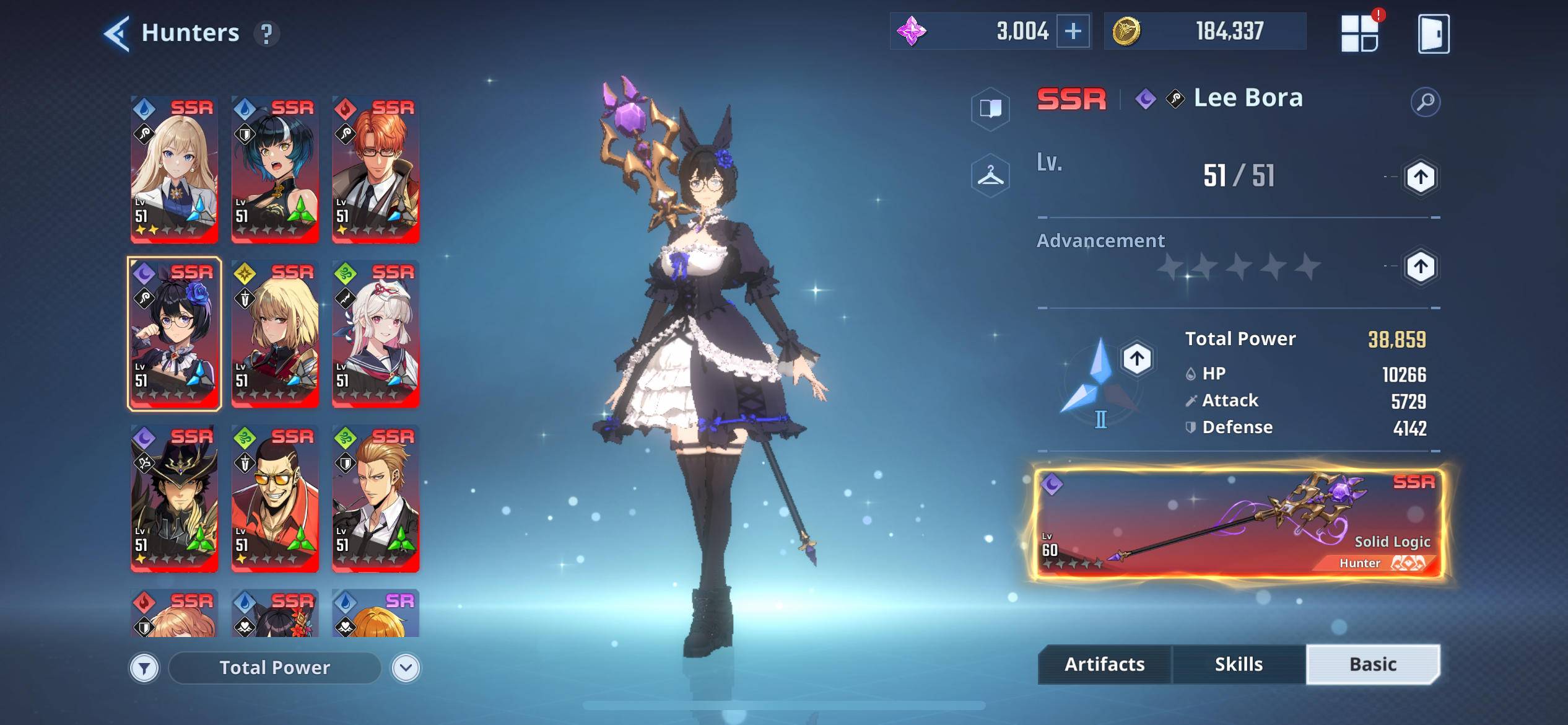Select the blonde water hunter card
Image resolution: width=1568 pixels, height=725 pixels.
click(175, 169)
